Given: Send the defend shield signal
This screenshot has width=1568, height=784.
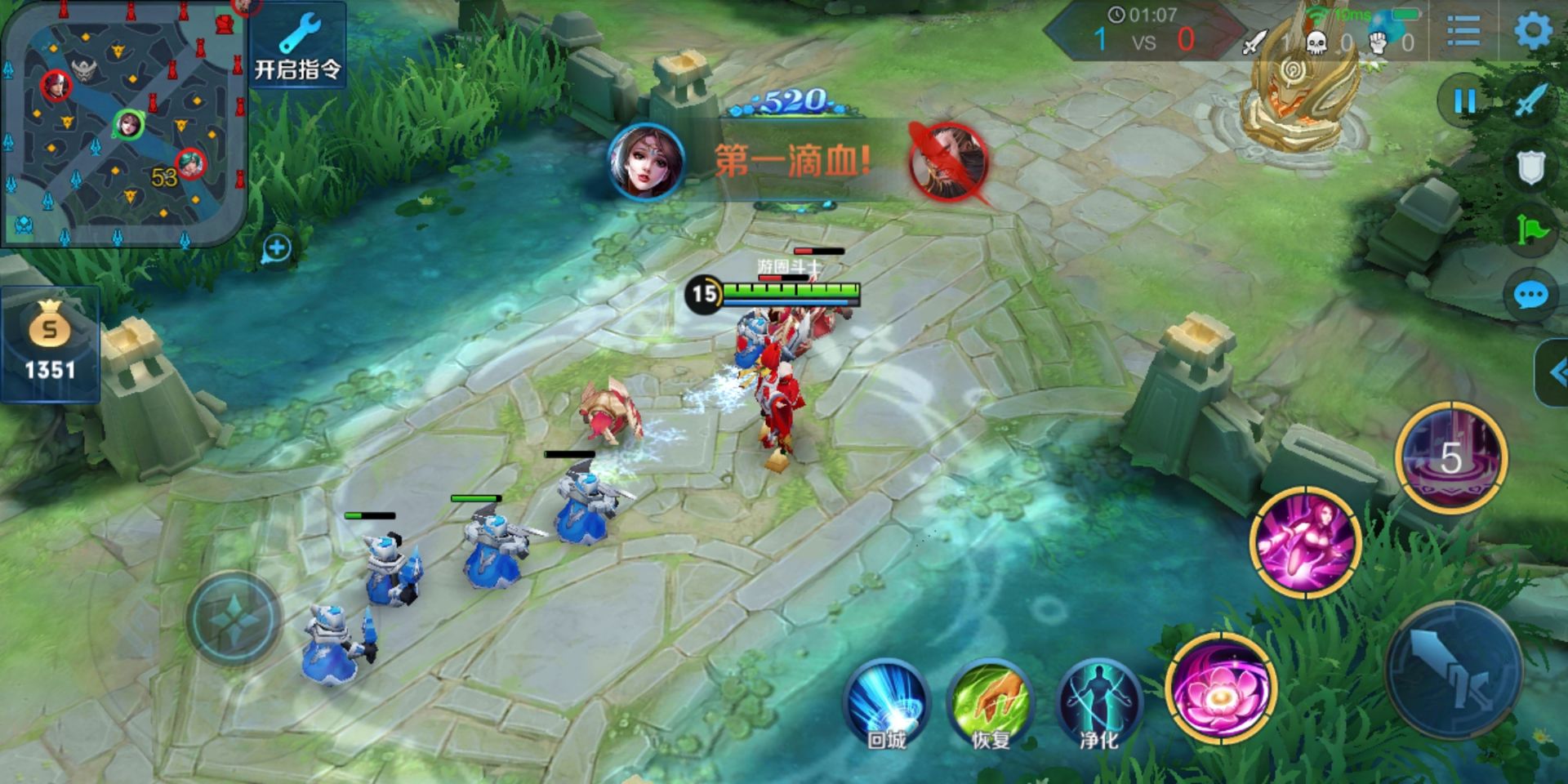Looking at the screenshot, I should [x=1531, y=167].
